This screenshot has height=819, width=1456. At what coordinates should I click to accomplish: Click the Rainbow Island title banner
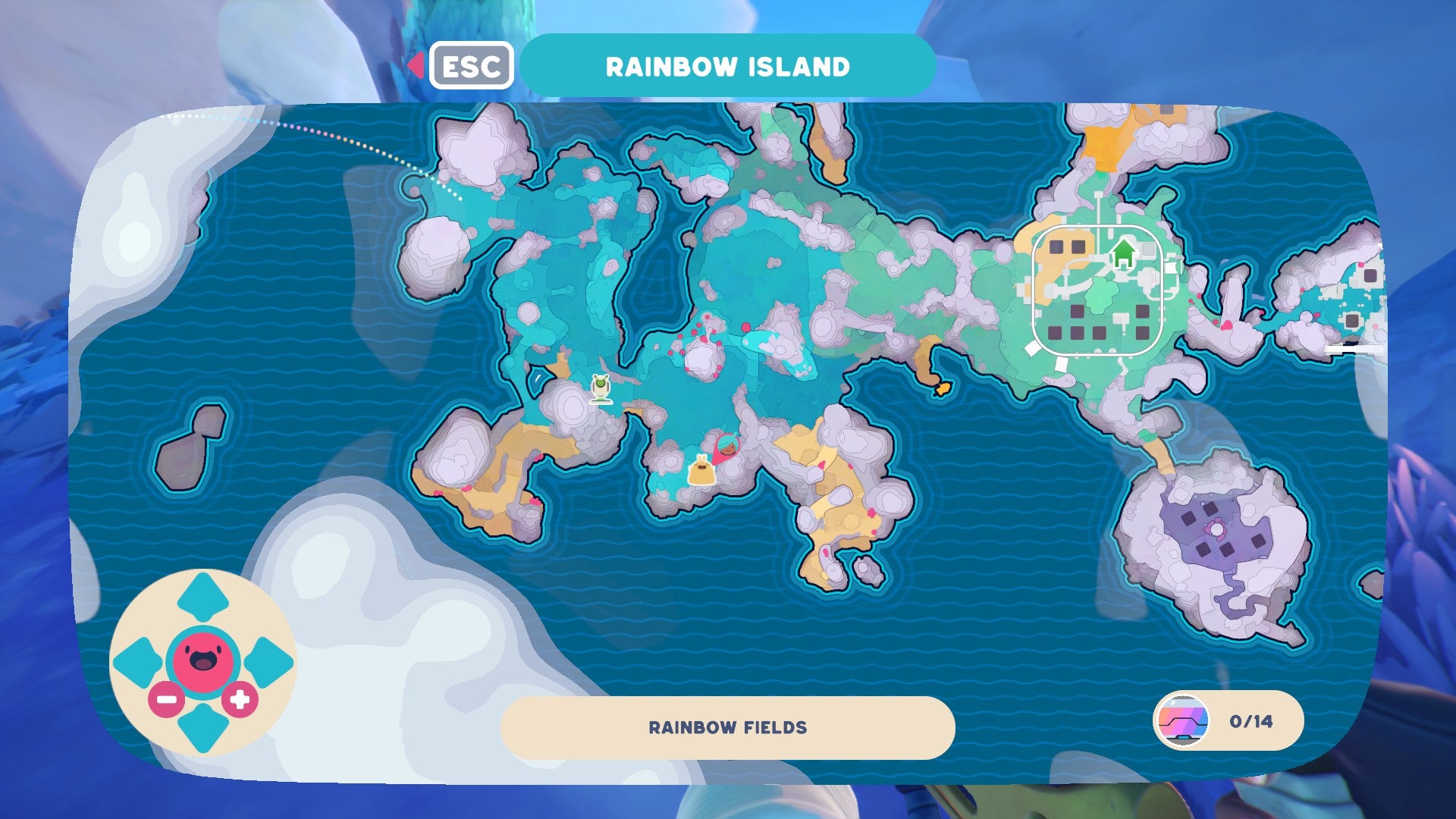pyautogui.click(x=726, y=65)
